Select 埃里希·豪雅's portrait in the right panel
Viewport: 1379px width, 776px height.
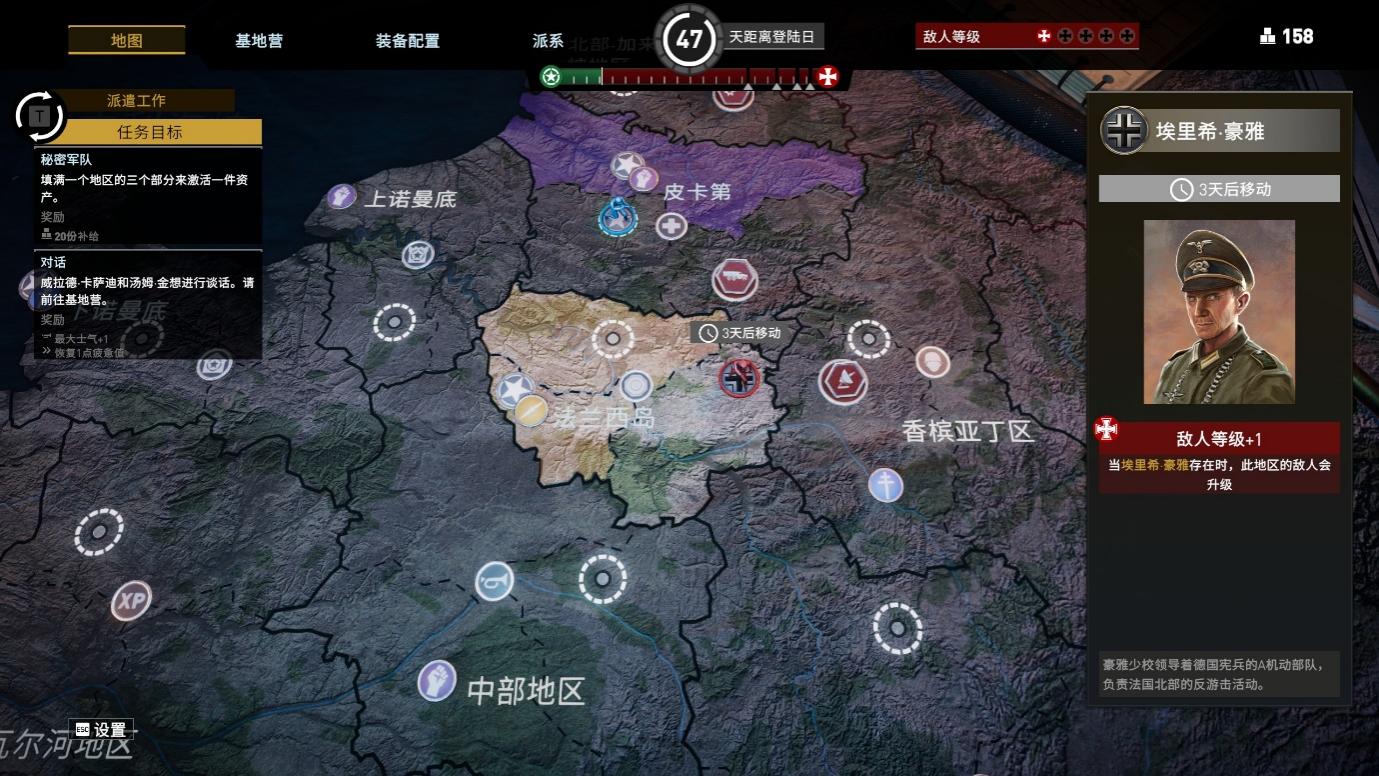click(x=1218, y=310)
